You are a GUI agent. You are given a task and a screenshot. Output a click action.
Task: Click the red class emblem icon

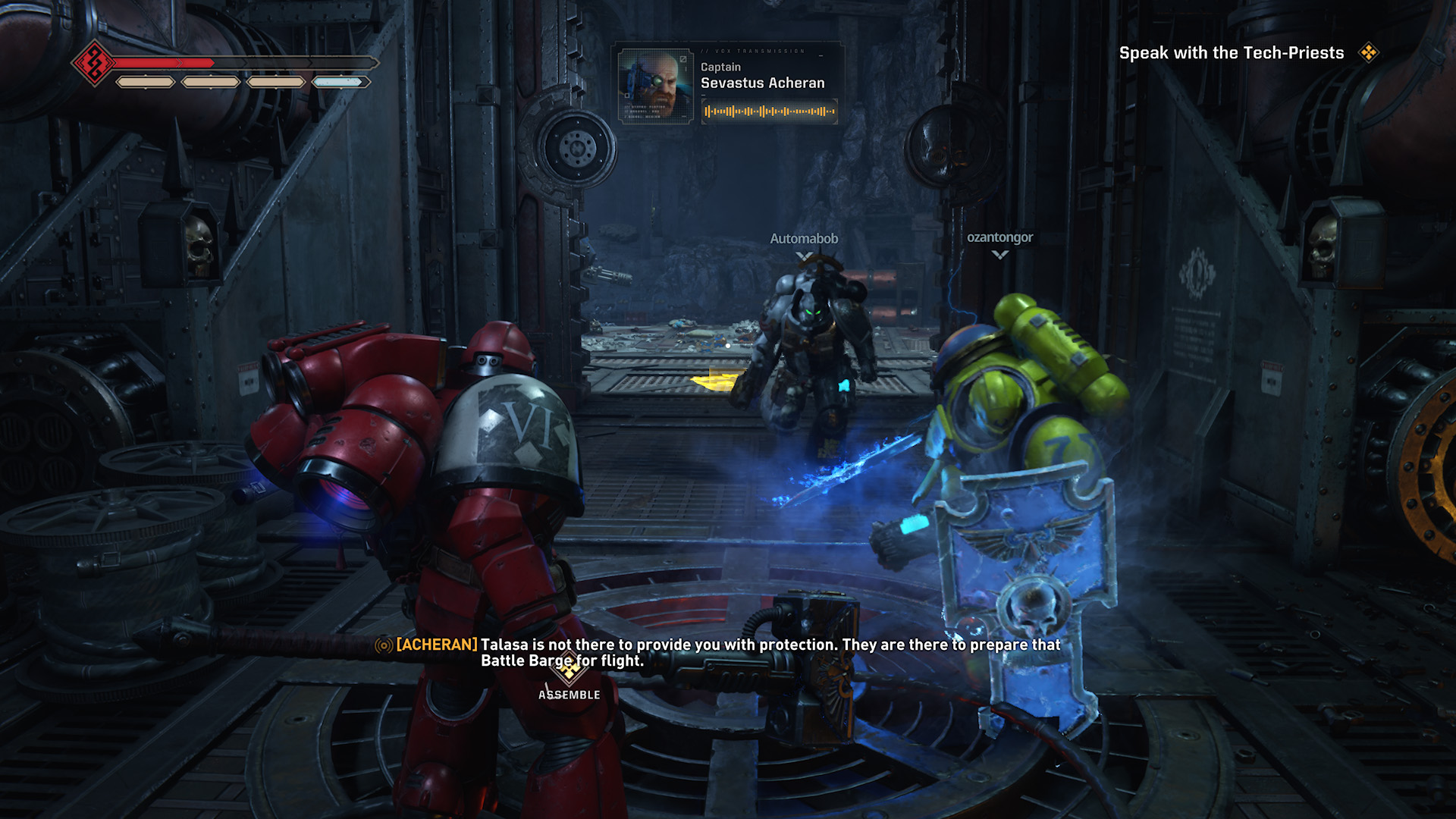(94, 63)
